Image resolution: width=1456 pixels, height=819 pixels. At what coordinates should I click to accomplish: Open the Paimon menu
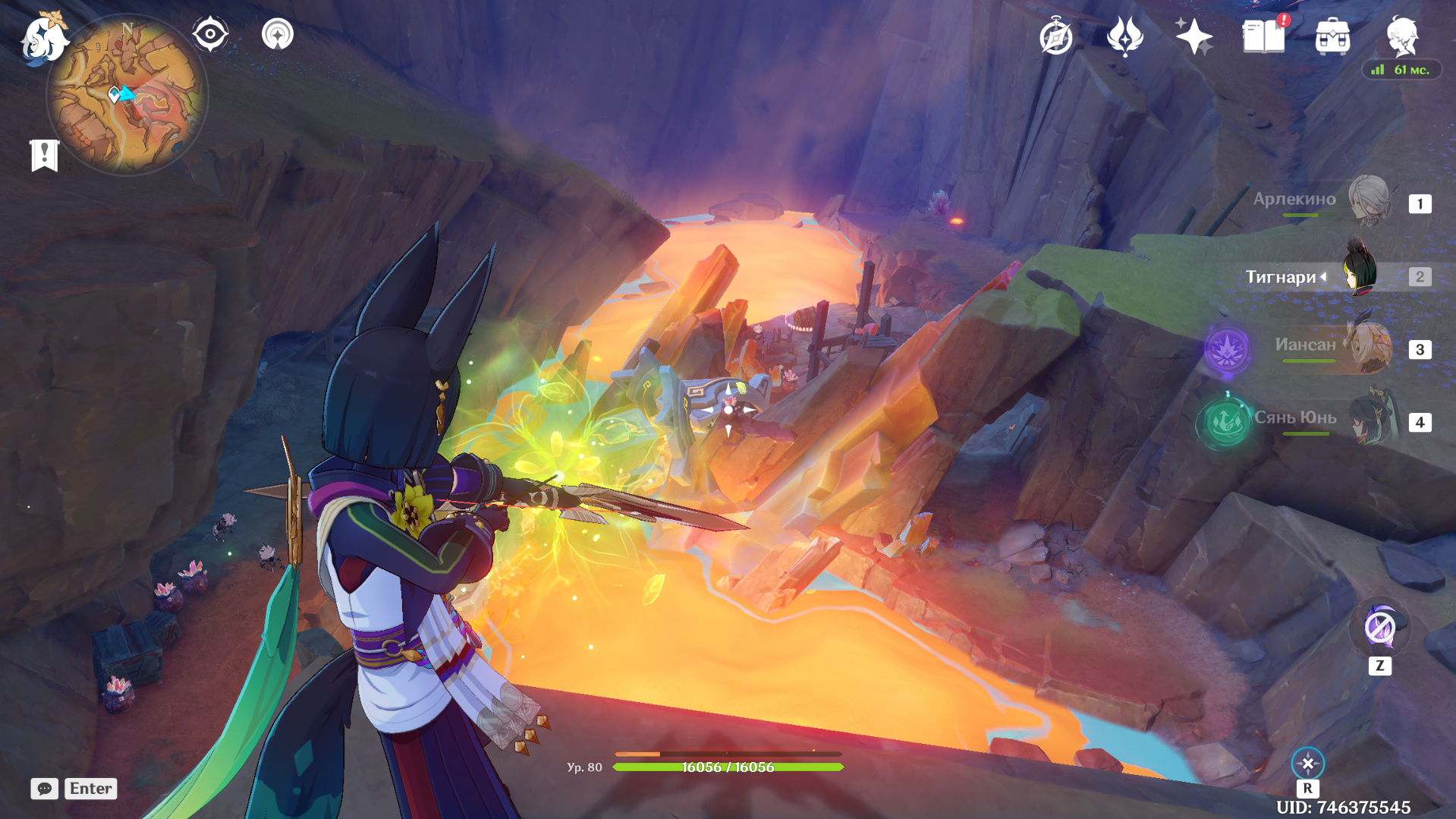[x=43, y=39]
